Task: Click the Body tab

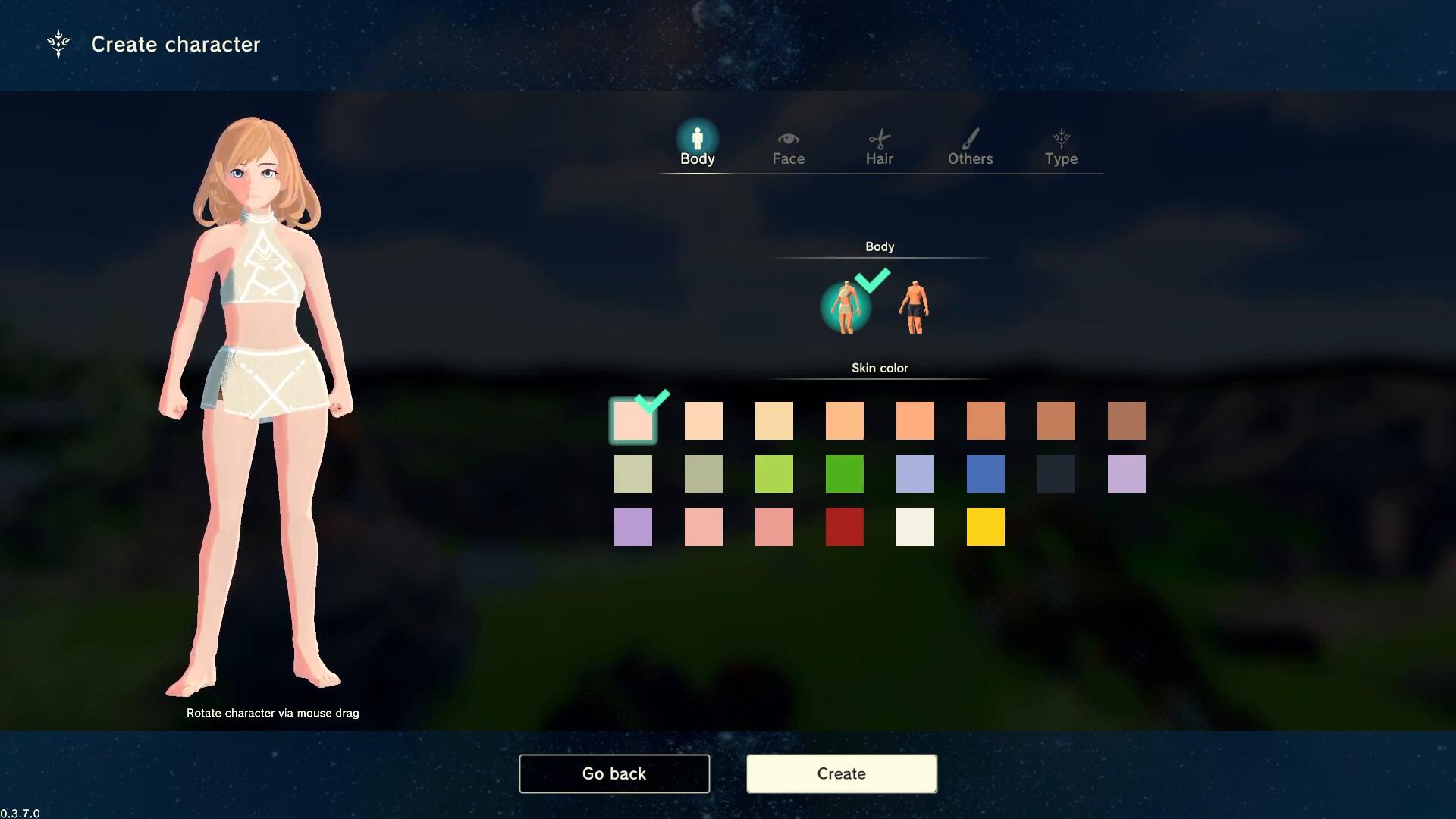Action: pyautogui.click(x=697, y=147)
